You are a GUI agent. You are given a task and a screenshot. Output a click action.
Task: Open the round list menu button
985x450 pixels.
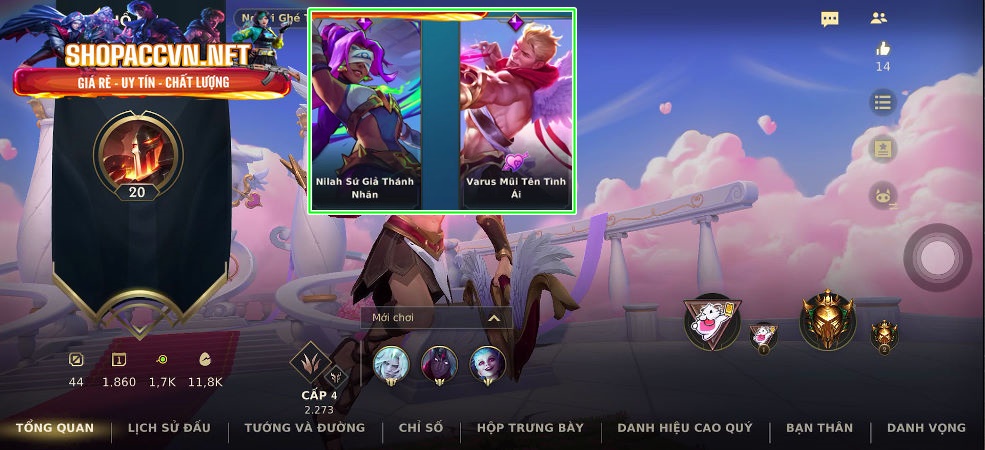click(x=882, y=102)
